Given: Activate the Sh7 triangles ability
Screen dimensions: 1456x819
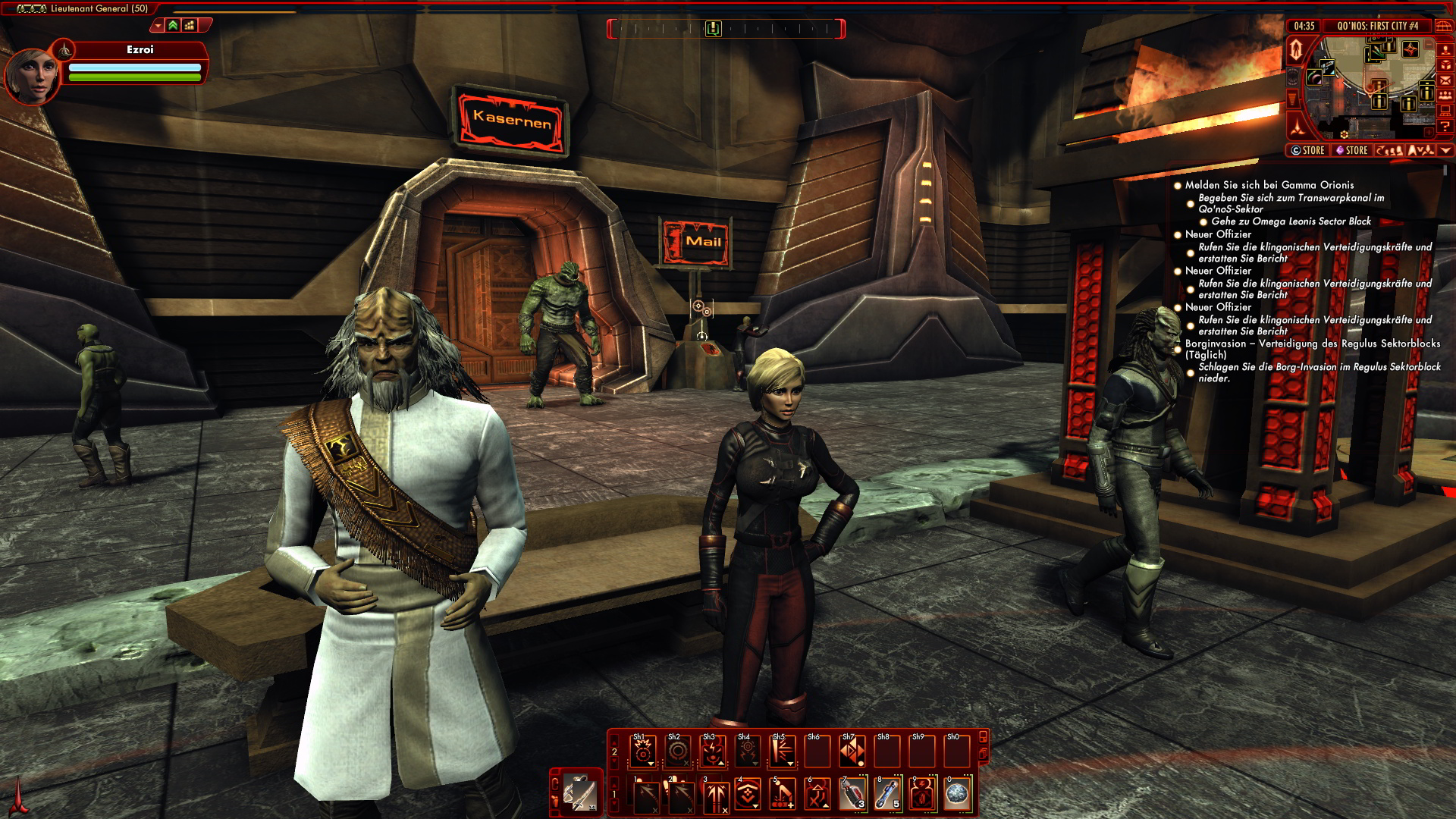Looking at the screenshot, I should pos(852,752).
